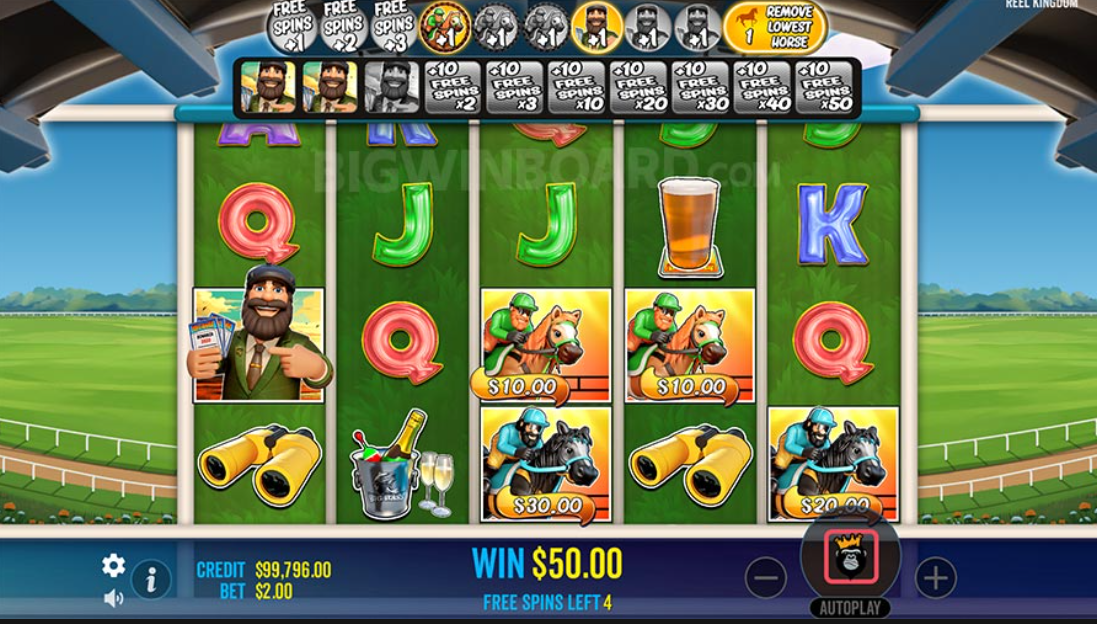This screenshot has height=624, width=1097.
Task: Show the game info page
Action: coord(150,579)
